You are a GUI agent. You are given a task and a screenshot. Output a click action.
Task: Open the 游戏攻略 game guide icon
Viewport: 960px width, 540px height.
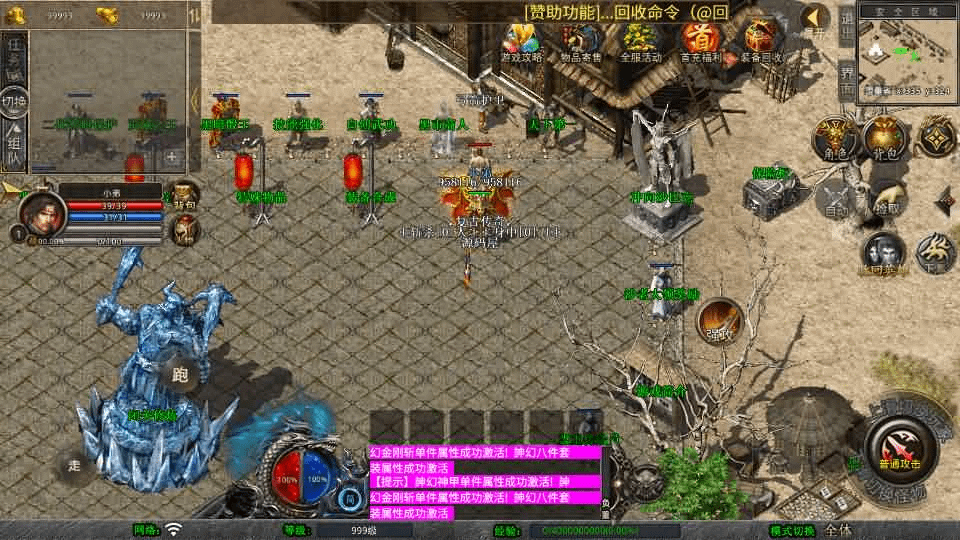coord(521,41)
